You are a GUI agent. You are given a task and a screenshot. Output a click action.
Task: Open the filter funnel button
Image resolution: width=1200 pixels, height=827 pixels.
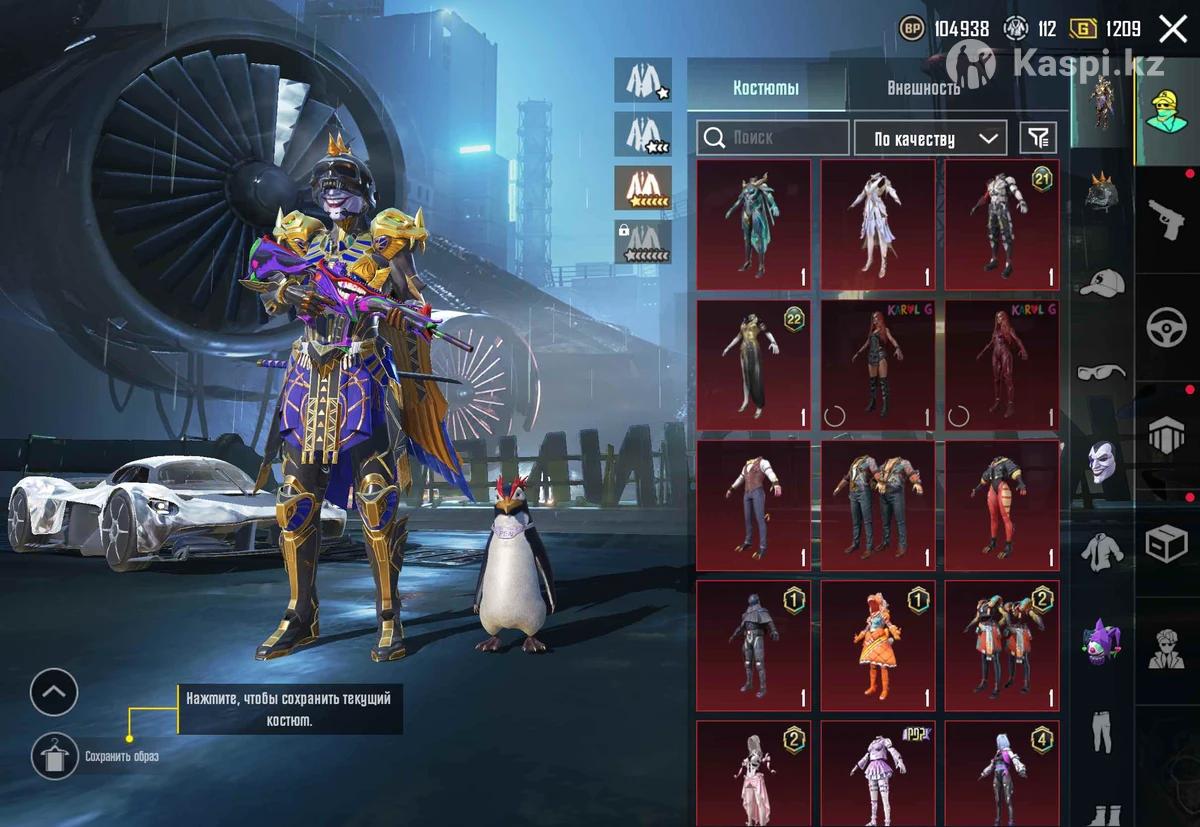(x=1038, y=138)
